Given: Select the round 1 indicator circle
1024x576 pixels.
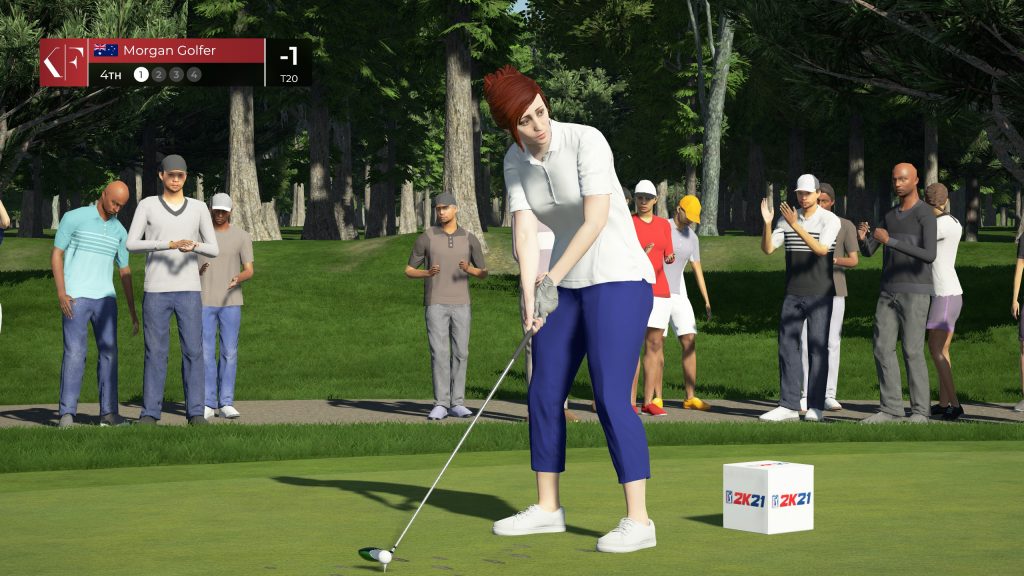Looking at the screenshot, I should click(141, 74).
